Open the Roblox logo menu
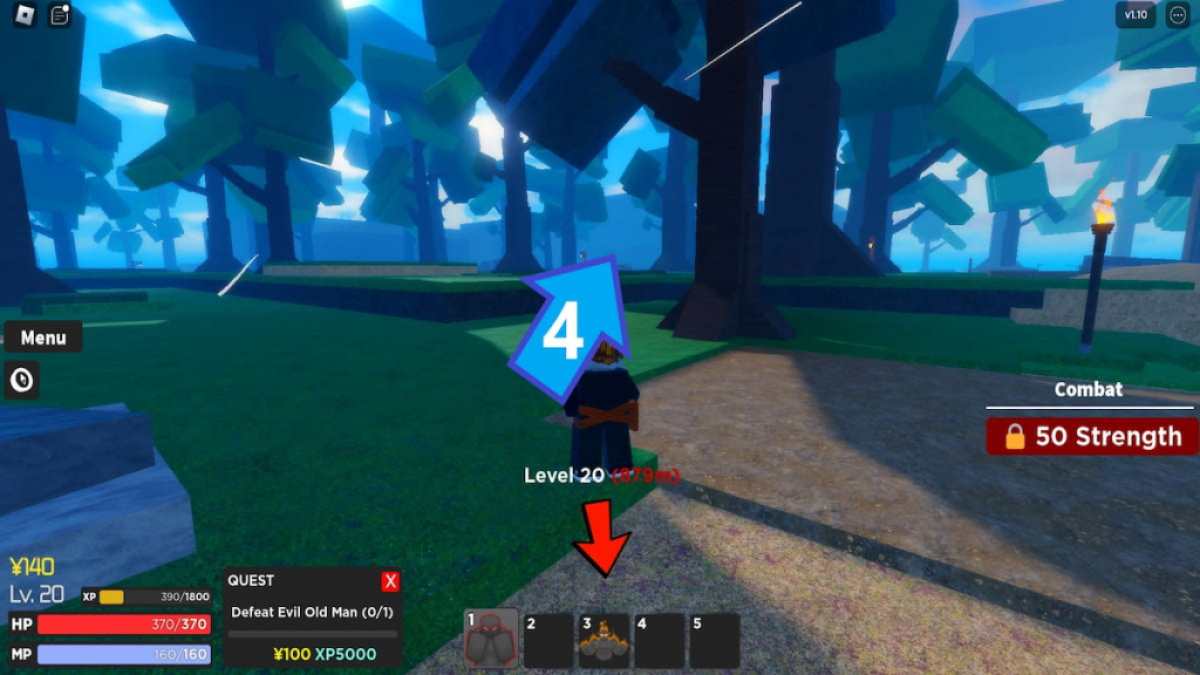 coord(21,17)
